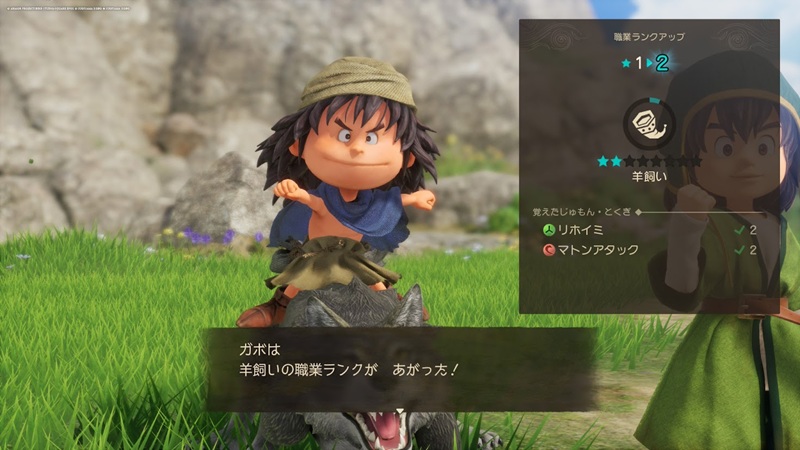Advance the ガボ rank-up dialogue box
800x450 pixels.
click(400, 370)
